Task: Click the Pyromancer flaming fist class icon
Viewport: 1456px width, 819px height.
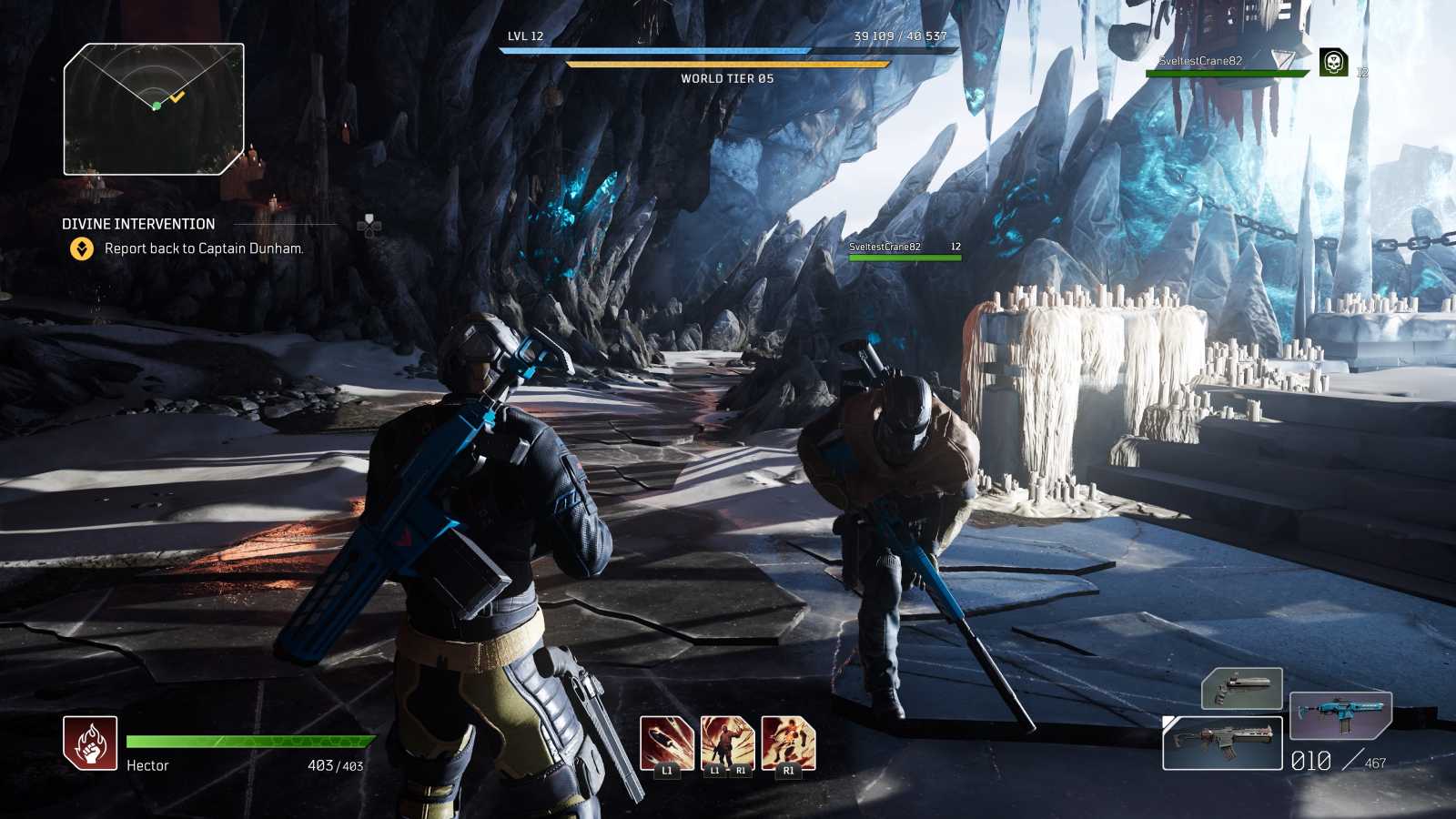Action: (90, 743)
